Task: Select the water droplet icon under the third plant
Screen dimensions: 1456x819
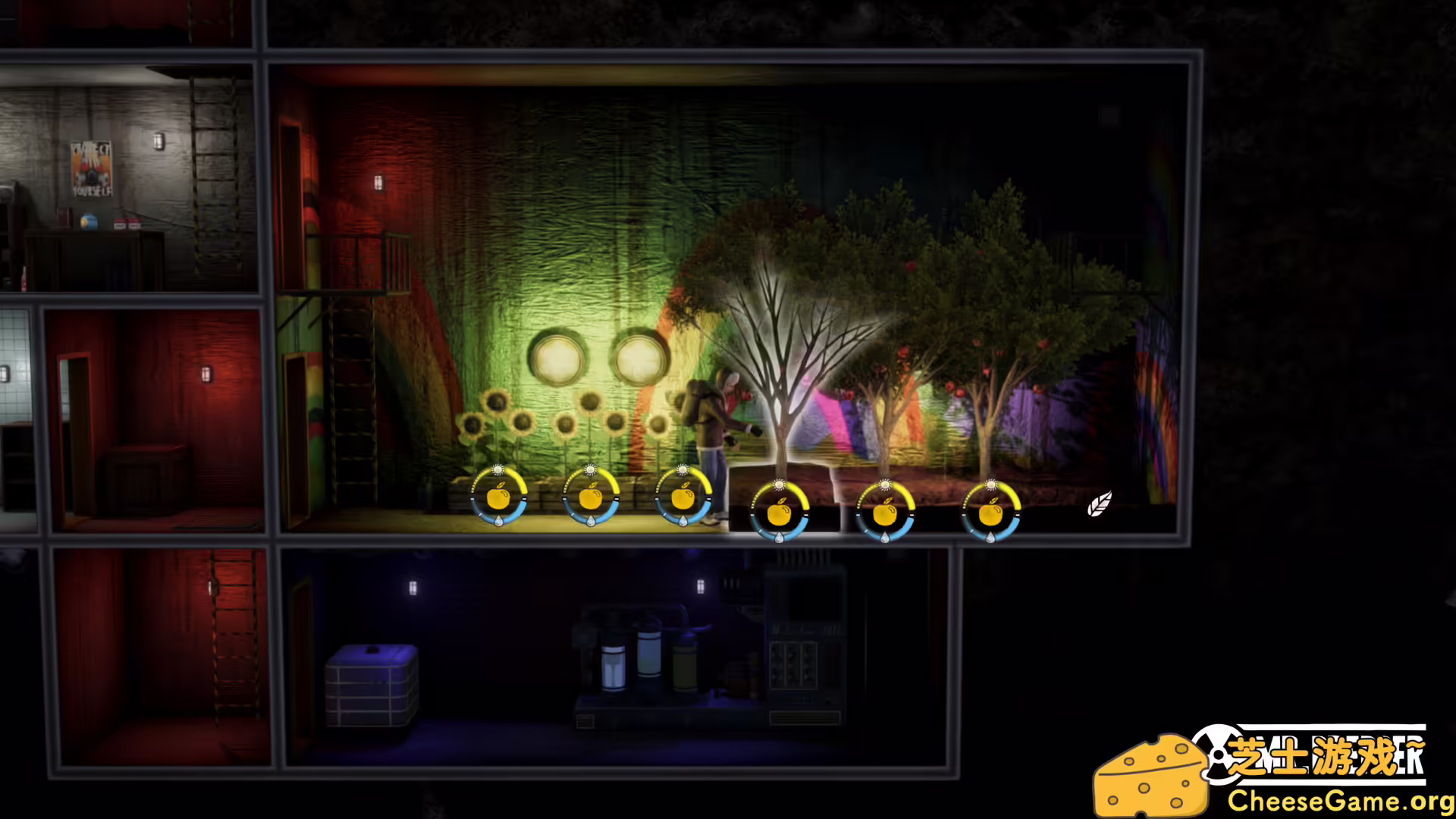Action: (683, 522)
